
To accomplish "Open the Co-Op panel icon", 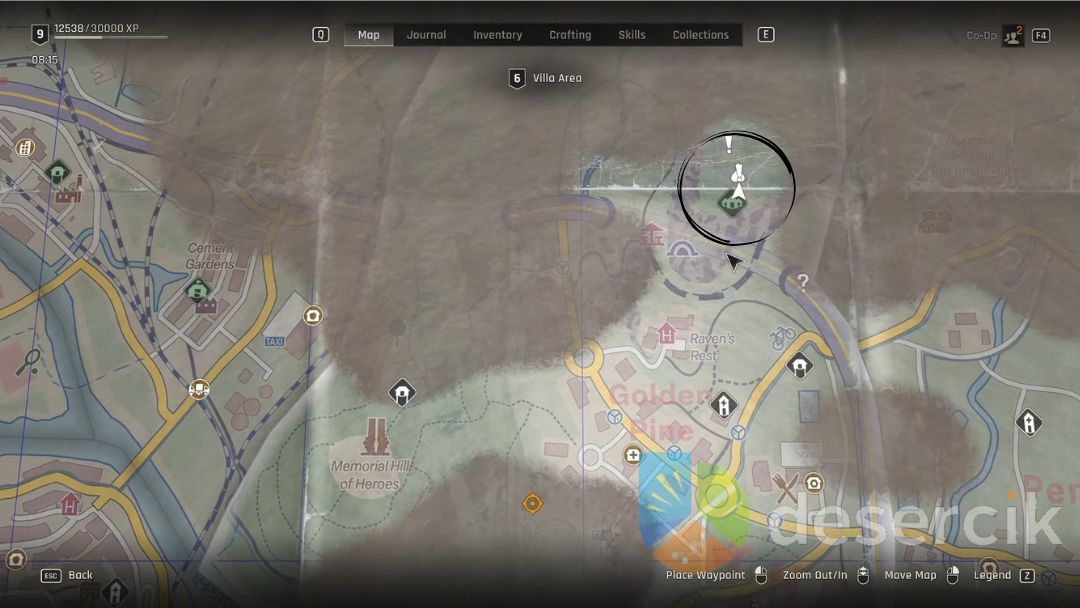I will (x=1013, y=36).
